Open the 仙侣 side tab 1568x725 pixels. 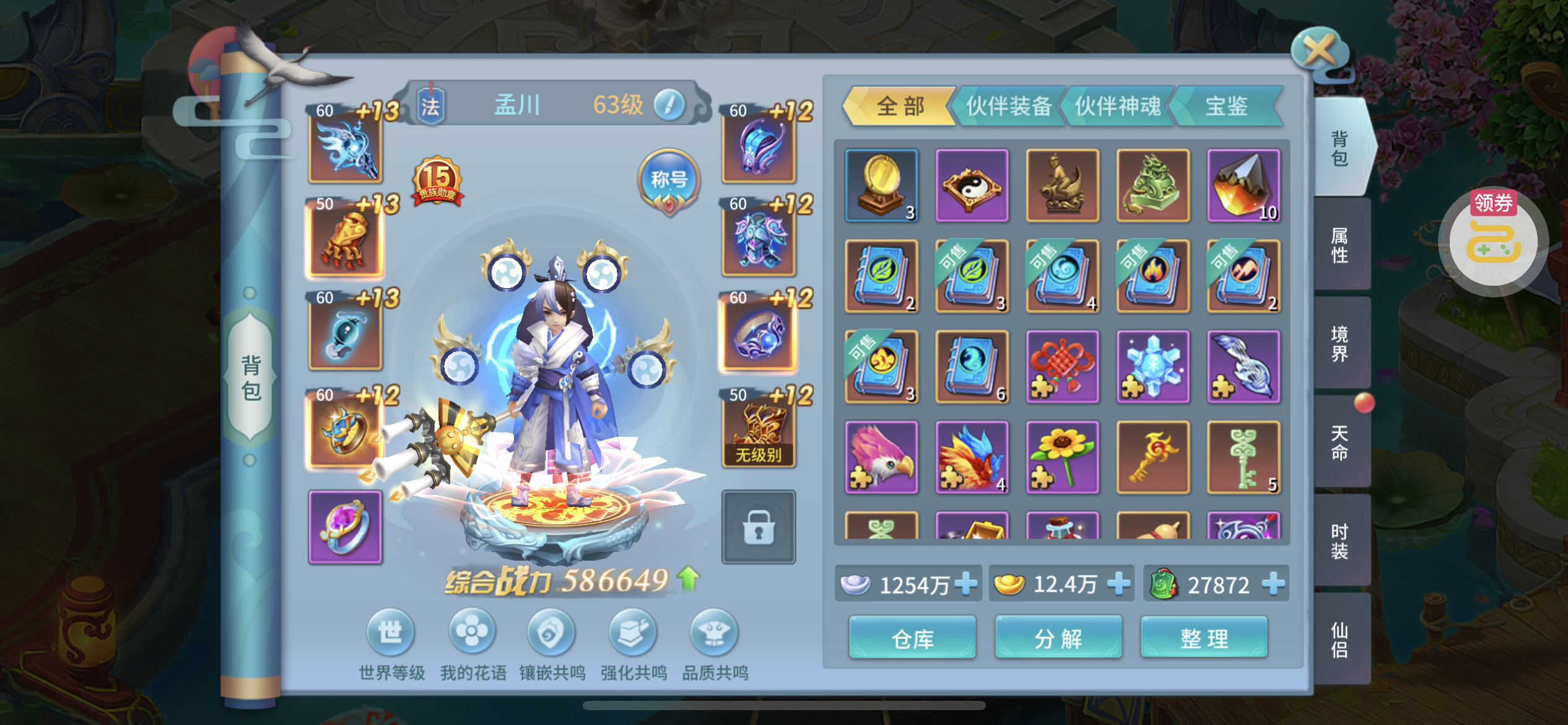[1339, 639]
